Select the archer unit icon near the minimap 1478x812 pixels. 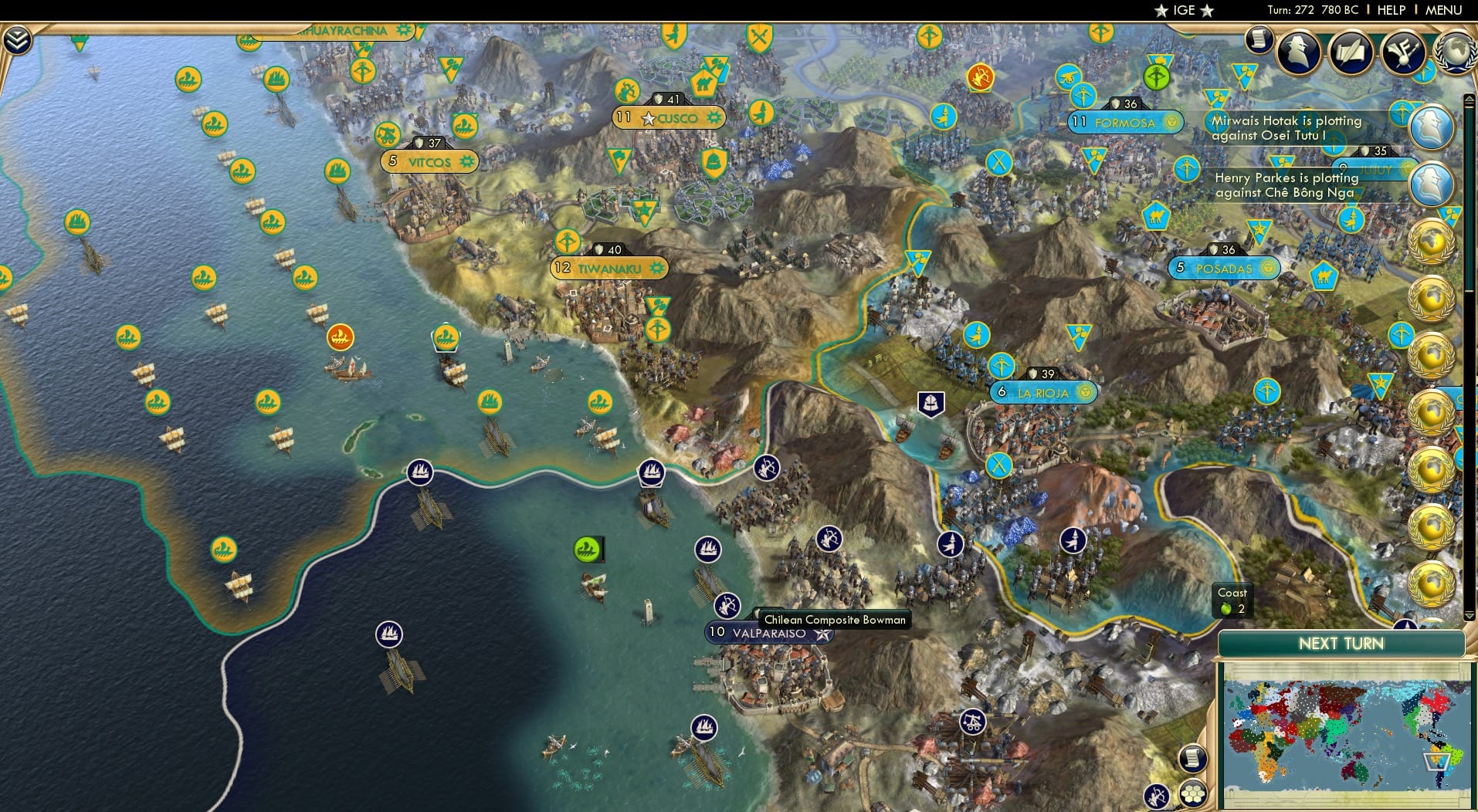coord(1155,795)
